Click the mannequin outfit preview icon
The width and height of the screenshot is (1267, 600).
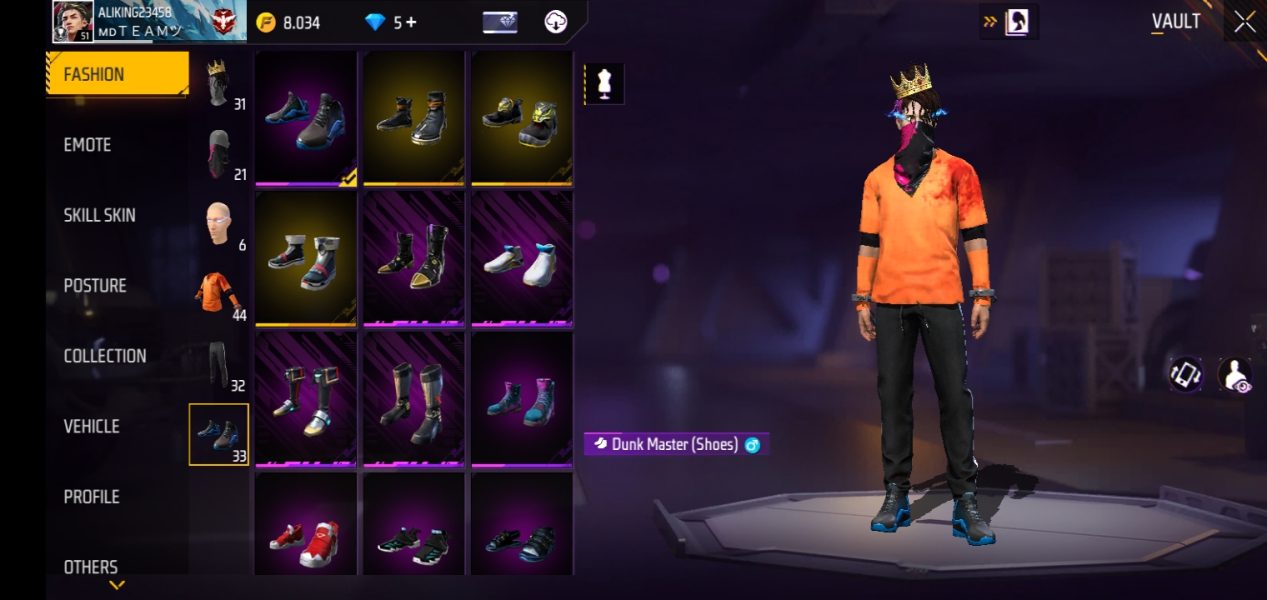(604, 85)
